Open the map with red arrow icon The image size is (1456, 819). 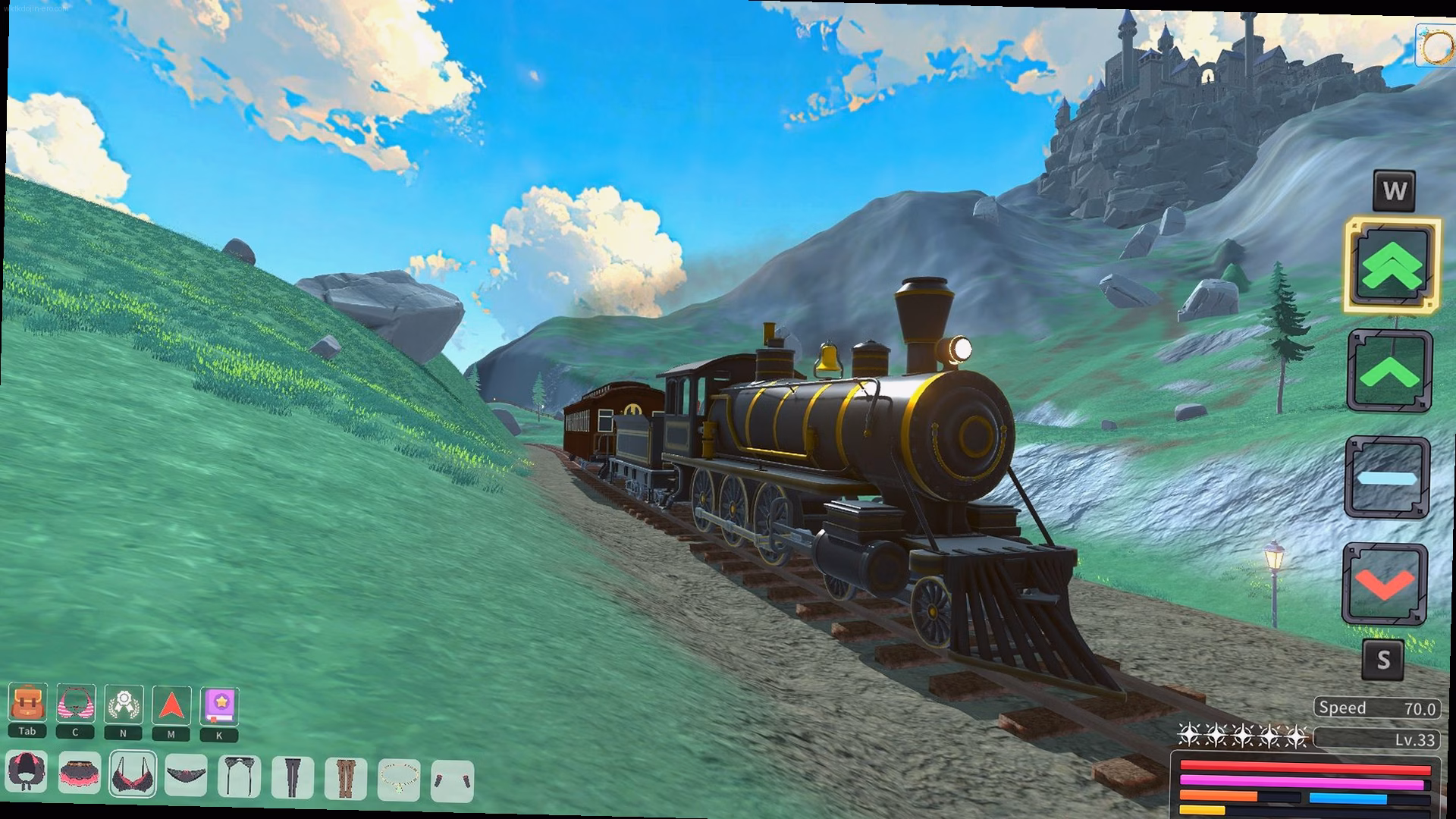[x=171, y=705]
